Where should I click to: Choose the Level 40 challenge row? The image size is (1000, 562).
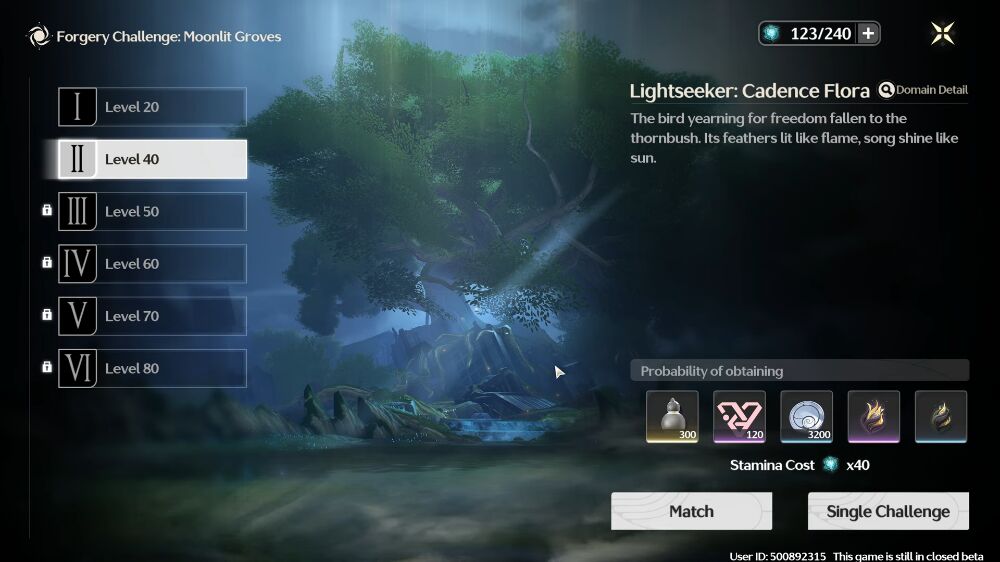point(152,159)
